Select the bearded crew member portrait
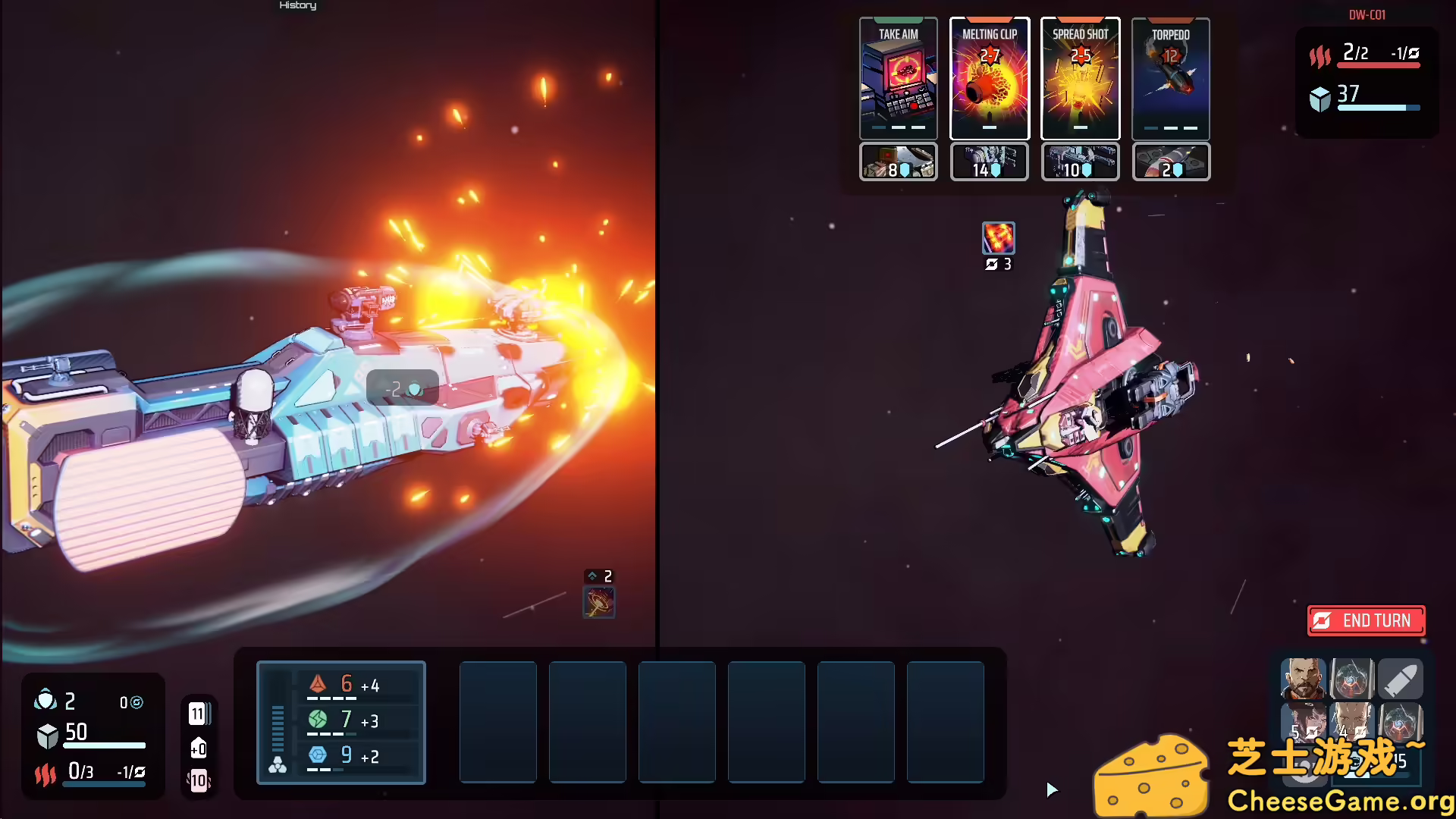Image resolution: width=1456 pixels, height=819 pixels. pos(1303,679)
